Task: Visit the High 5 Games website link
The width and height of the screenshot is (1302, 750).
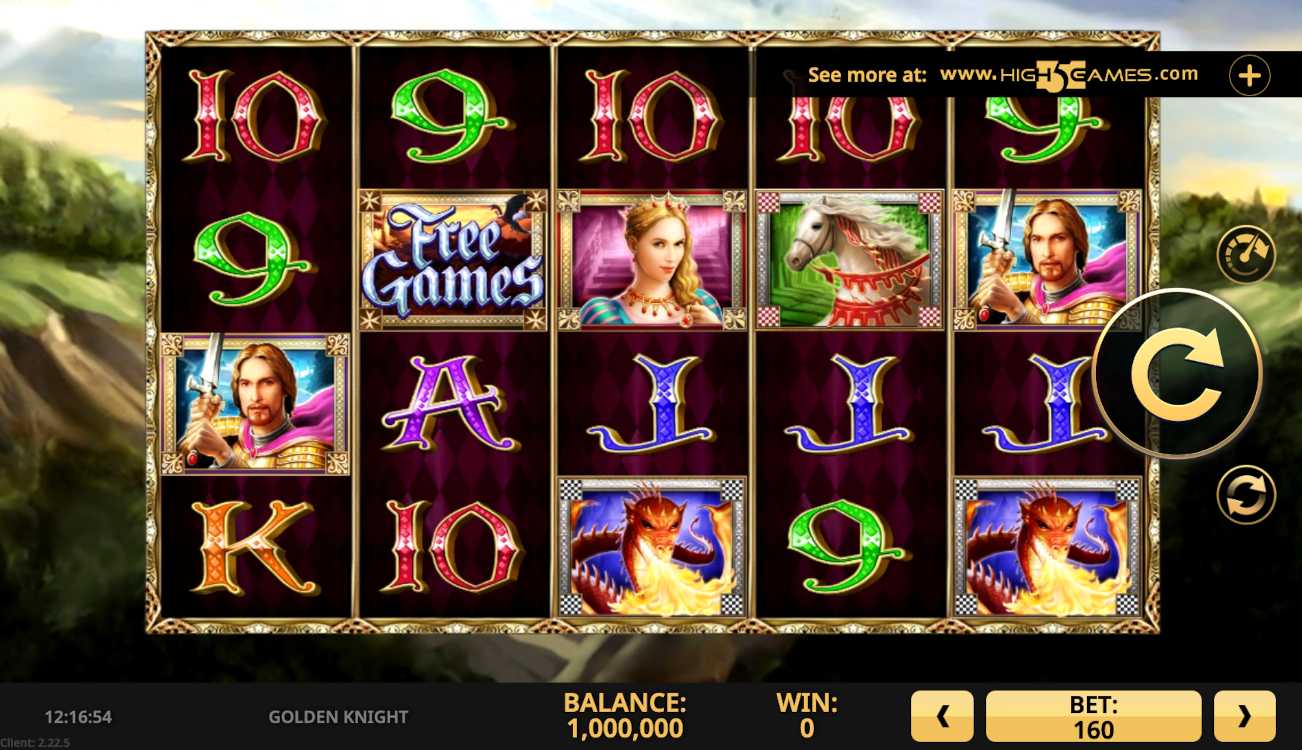Action: (1068, 75)
